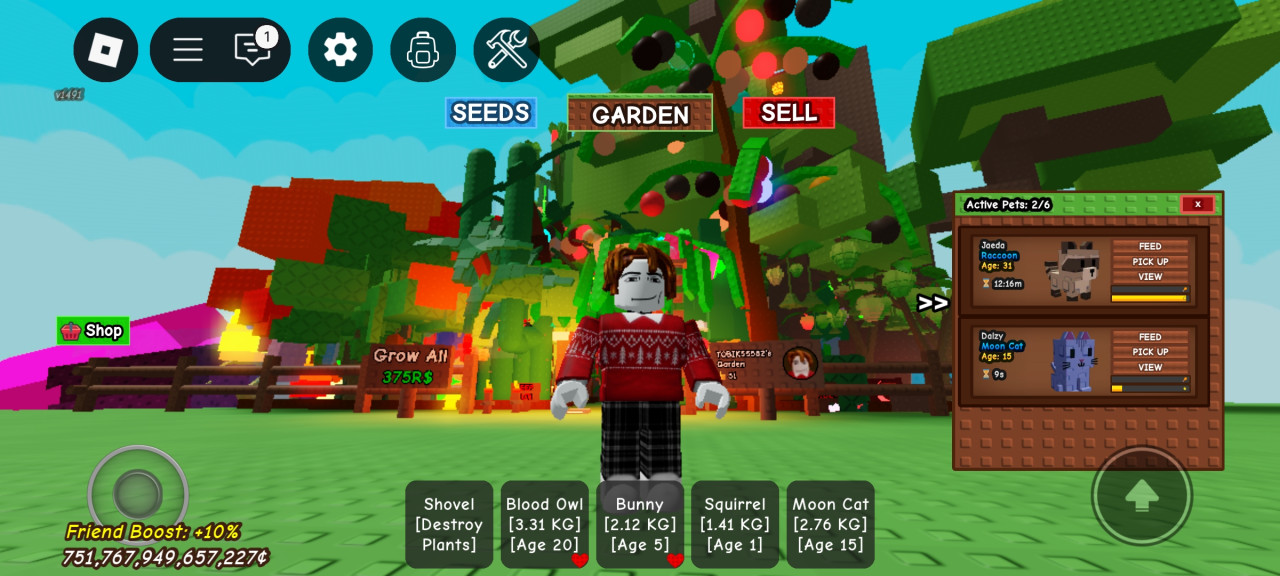1280x576 pixels.
Task: Open the Roblox main menu
Action: 105,50
